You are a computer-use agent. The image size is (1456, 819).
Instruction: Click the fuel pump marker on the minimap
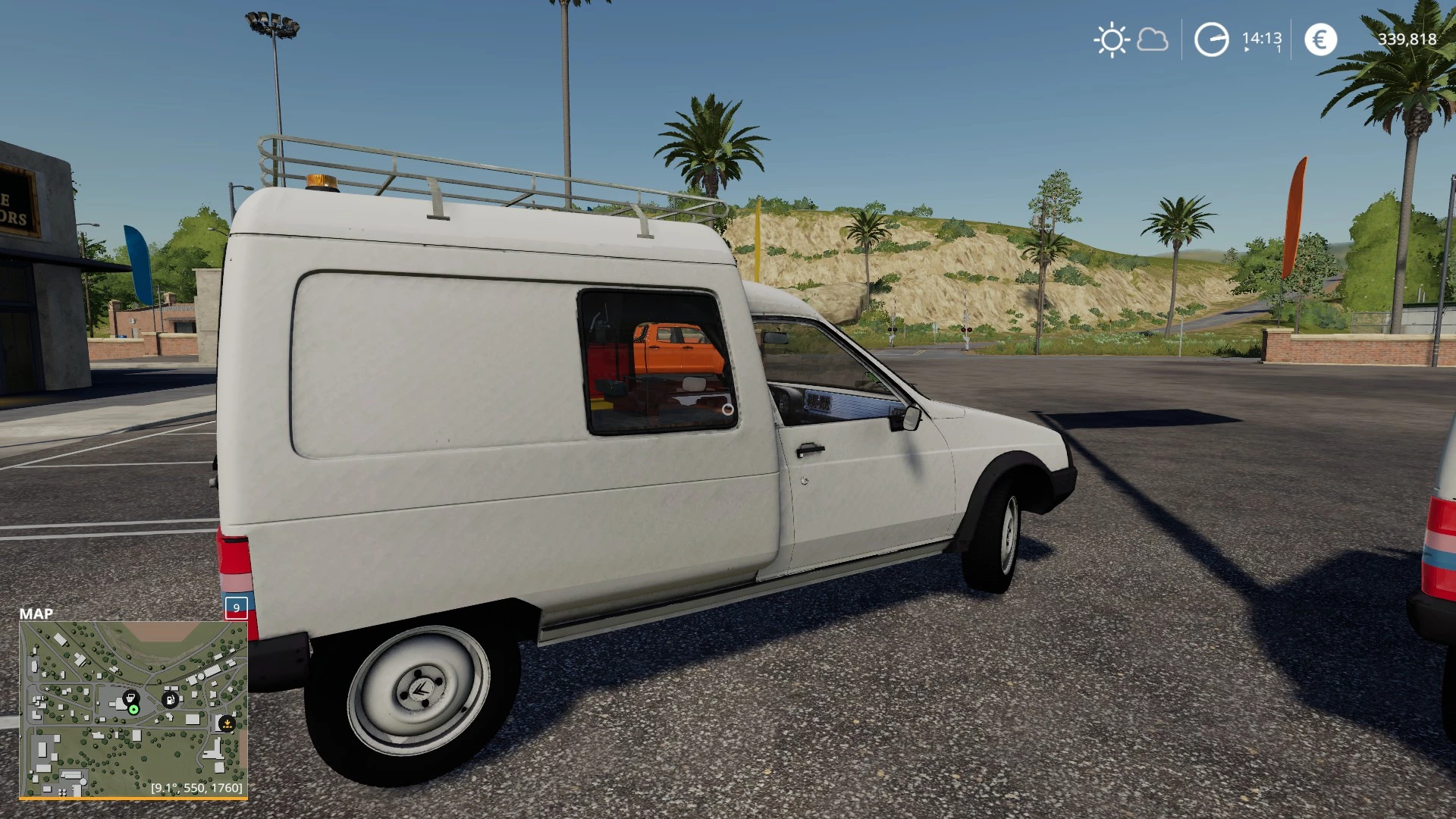point(171,699)
